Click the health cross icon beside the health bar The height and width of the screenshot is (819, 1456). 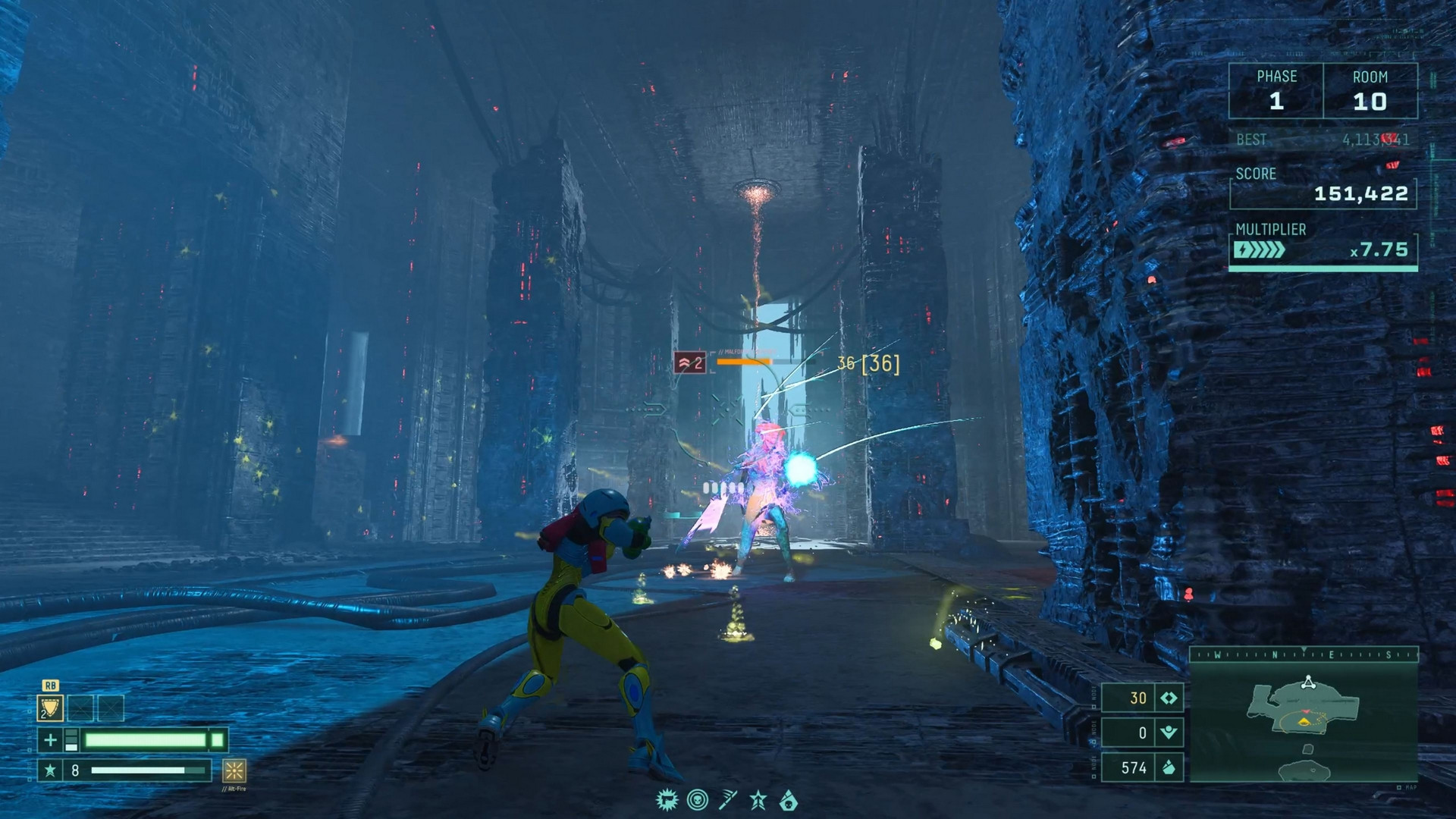pos(50,741)
